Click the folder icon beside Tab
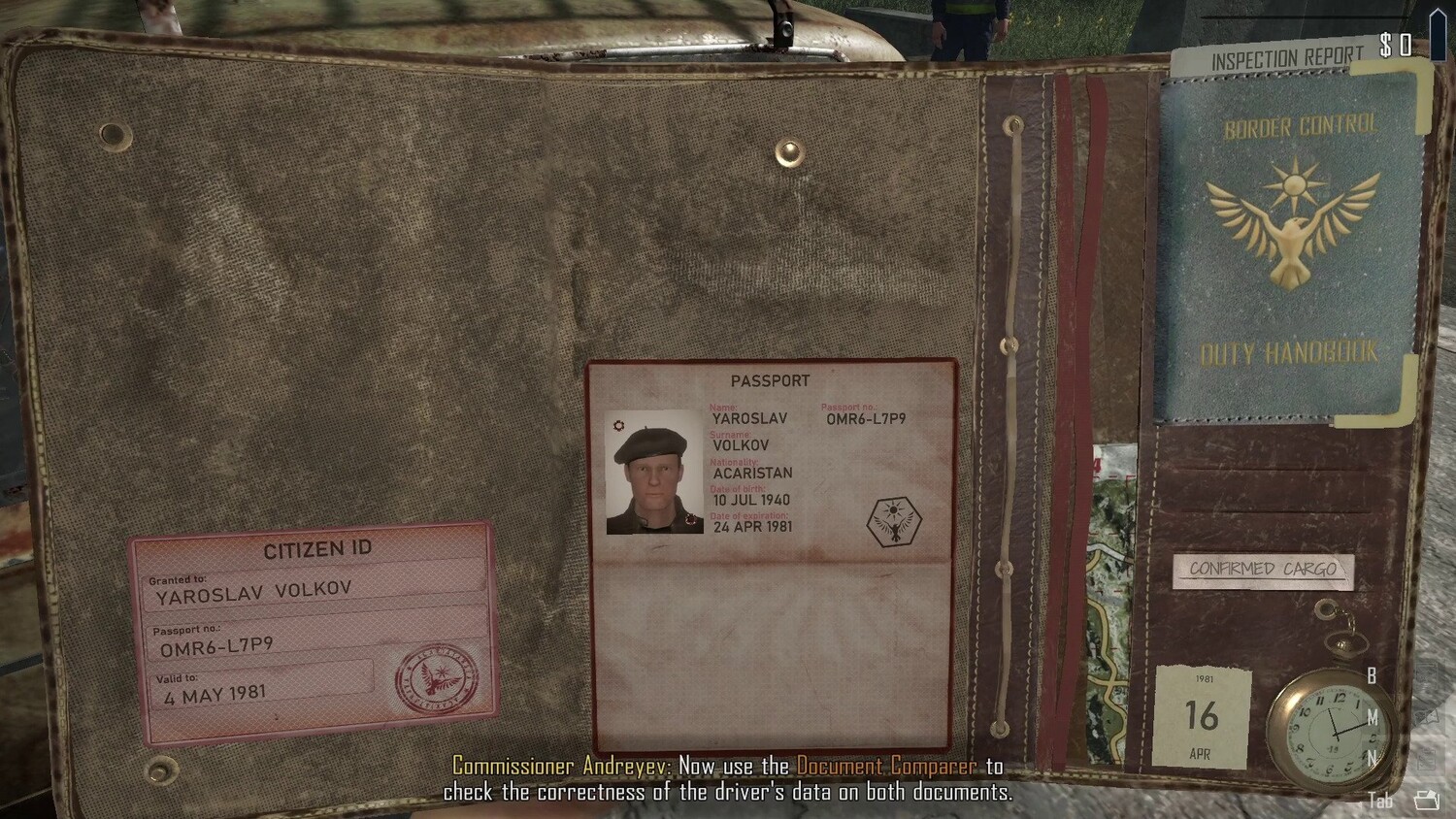 click(1426, 800)
